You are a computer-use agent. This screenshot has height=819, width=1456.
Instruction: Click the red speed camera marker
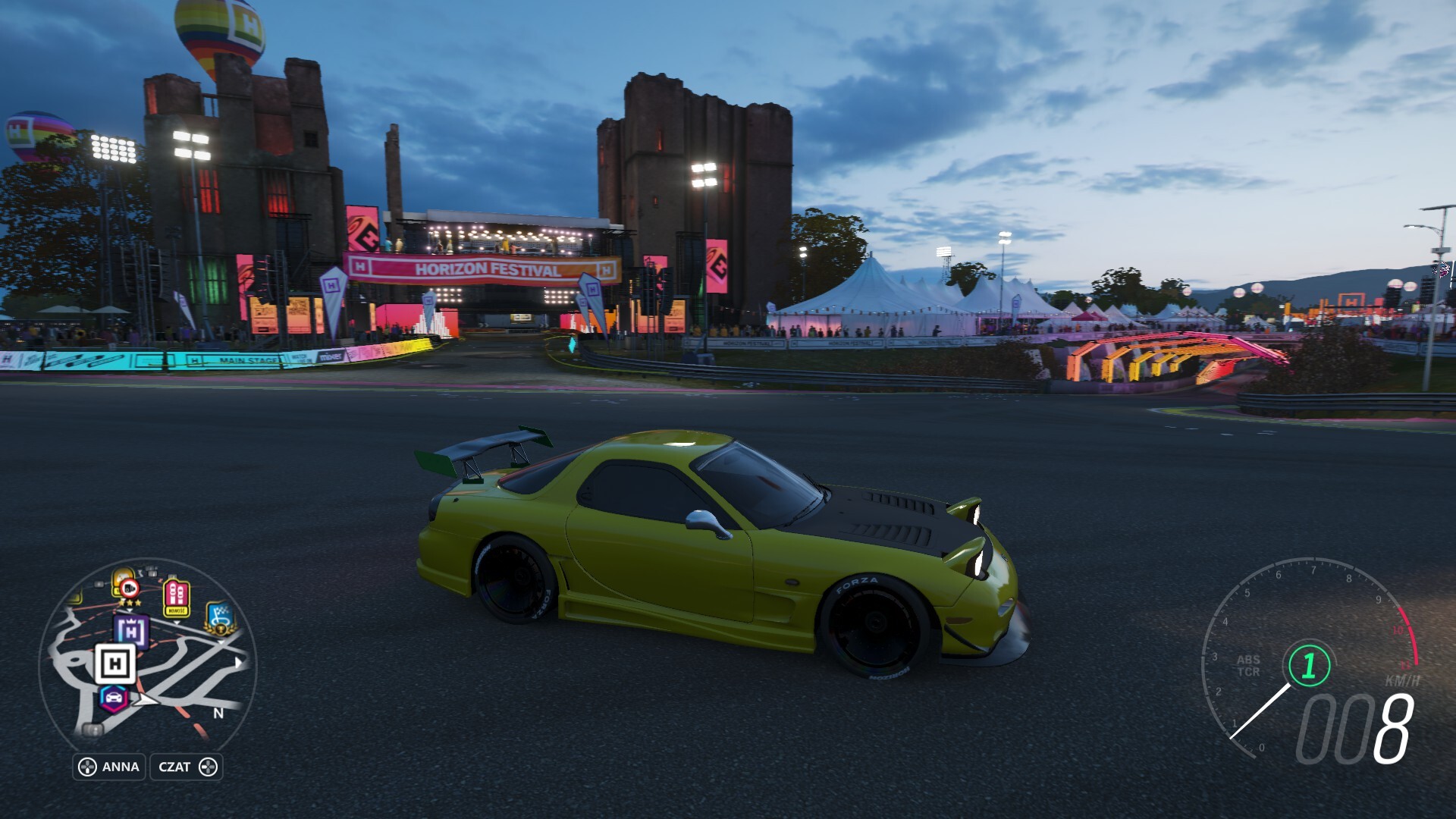click(128, 587)
